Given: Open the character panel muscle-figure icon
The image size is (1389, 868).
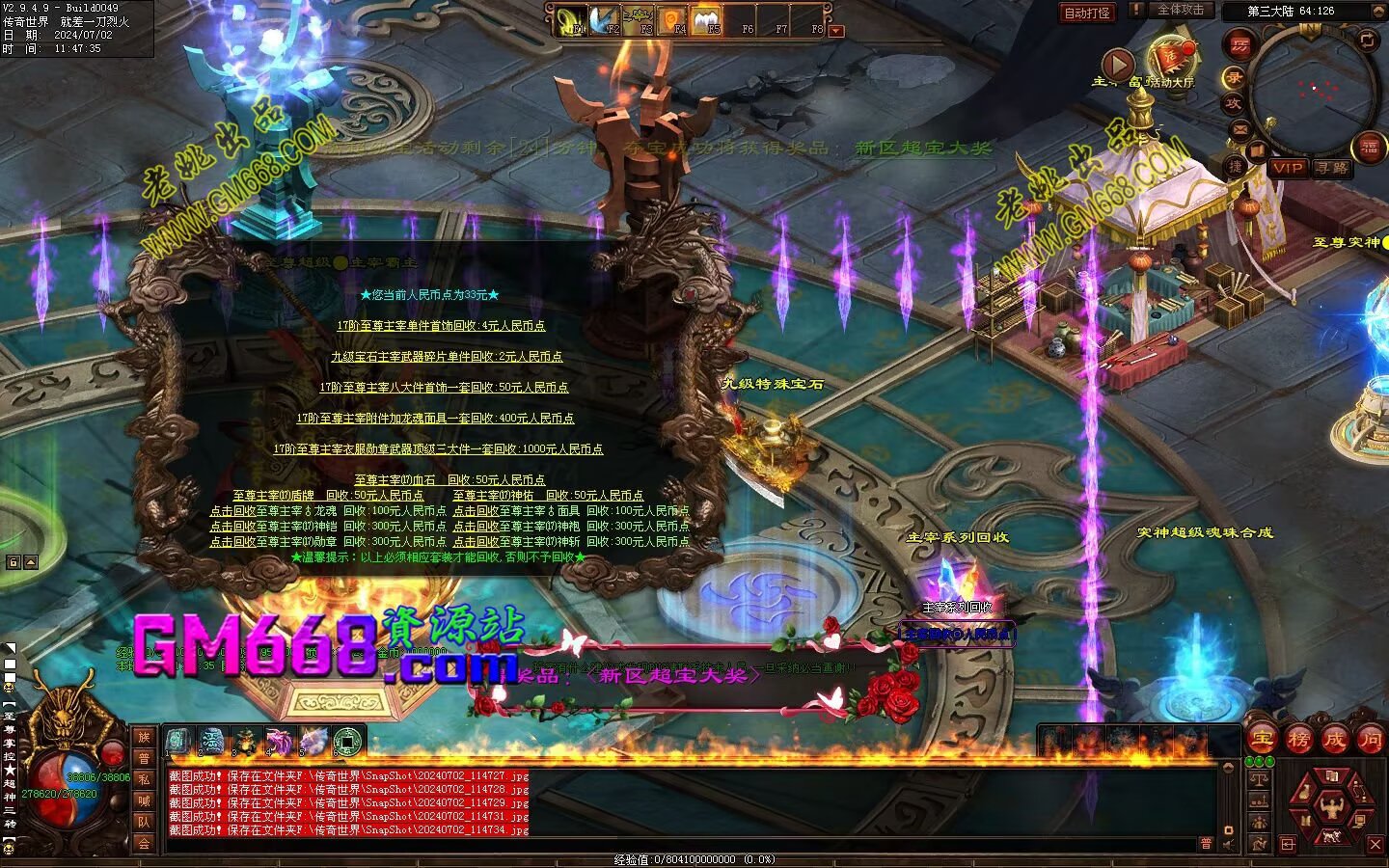Looking at the screenshot, I should (1333, 804).
